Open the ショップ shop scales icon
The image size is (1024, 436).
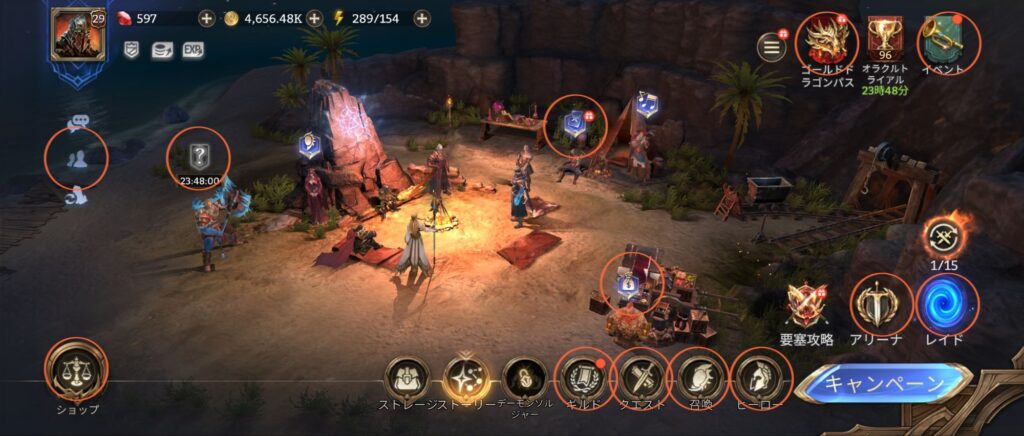[x=76, y=369]
